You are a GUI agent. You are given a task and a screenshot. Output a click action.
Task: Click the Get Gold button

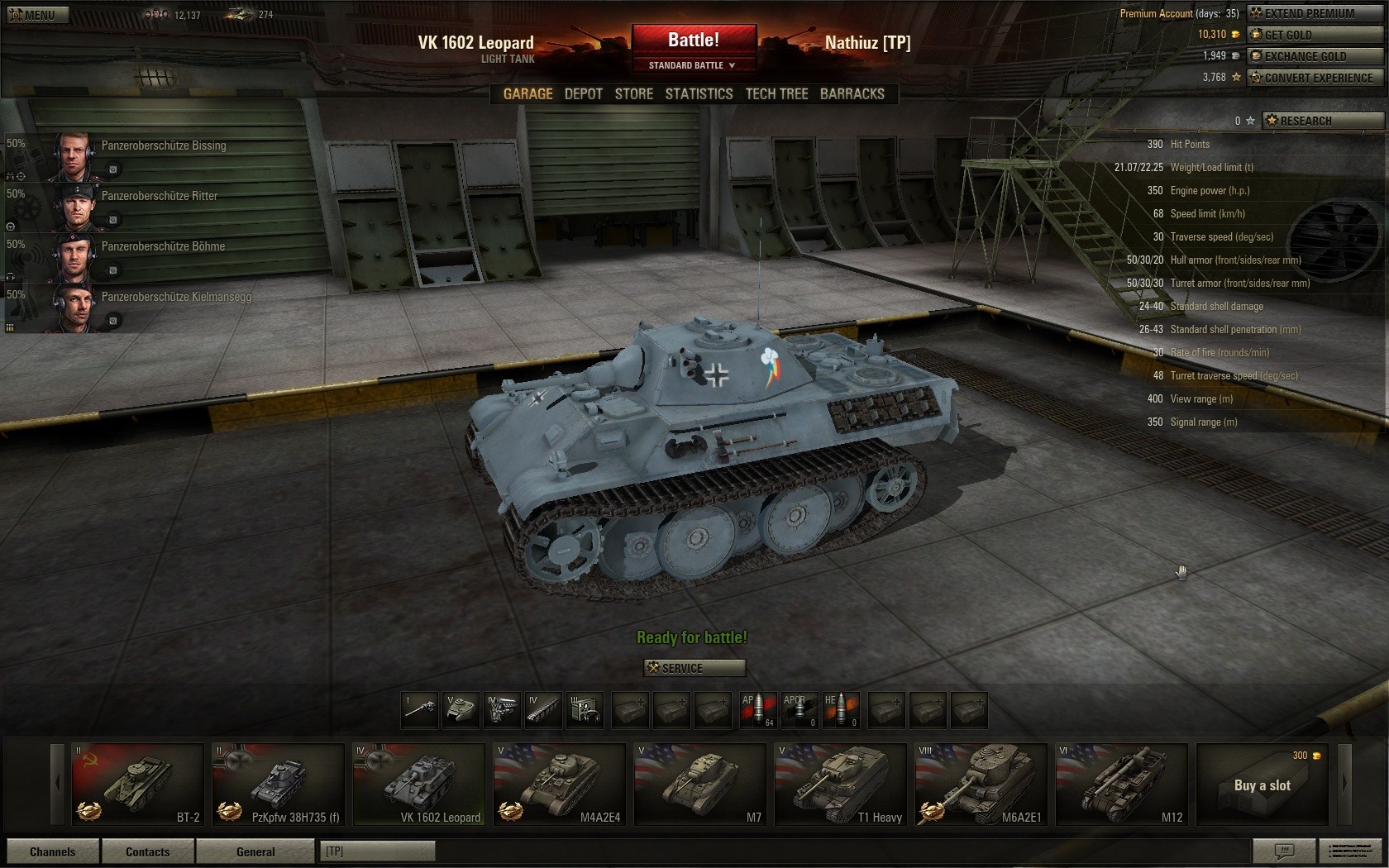click(x=1315, y=35)
